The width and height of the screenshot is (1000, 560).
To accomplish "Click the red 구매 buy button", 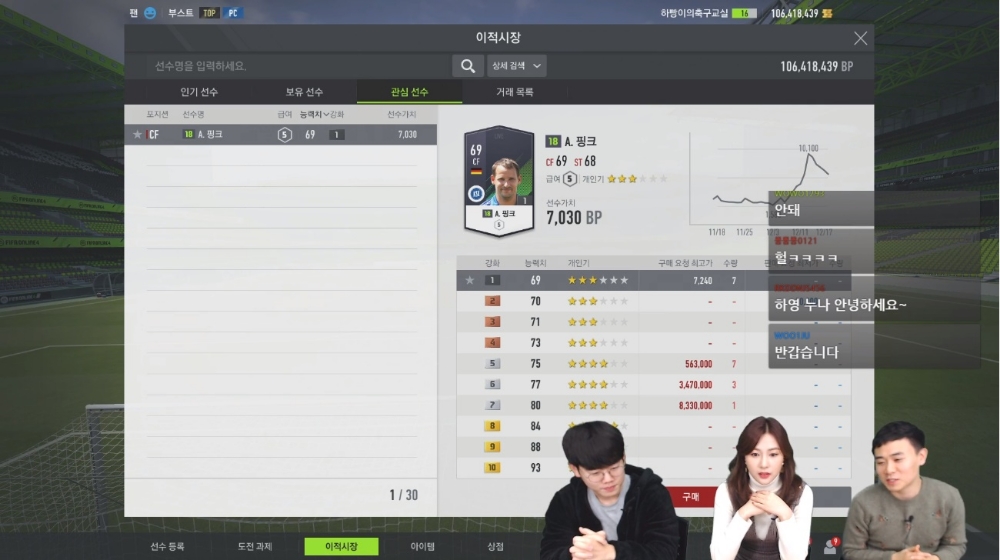I will [x=690, y=496].
